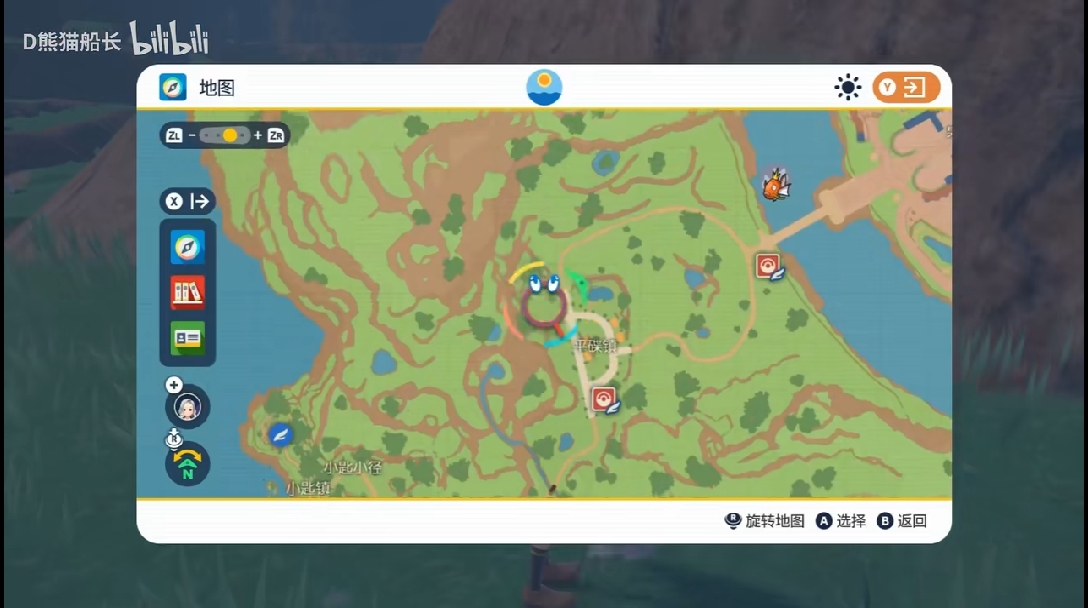The width and height of the screenshot is (1088, 608).
Task: Open the Pokédex red books icon
Action: point(187,292)
